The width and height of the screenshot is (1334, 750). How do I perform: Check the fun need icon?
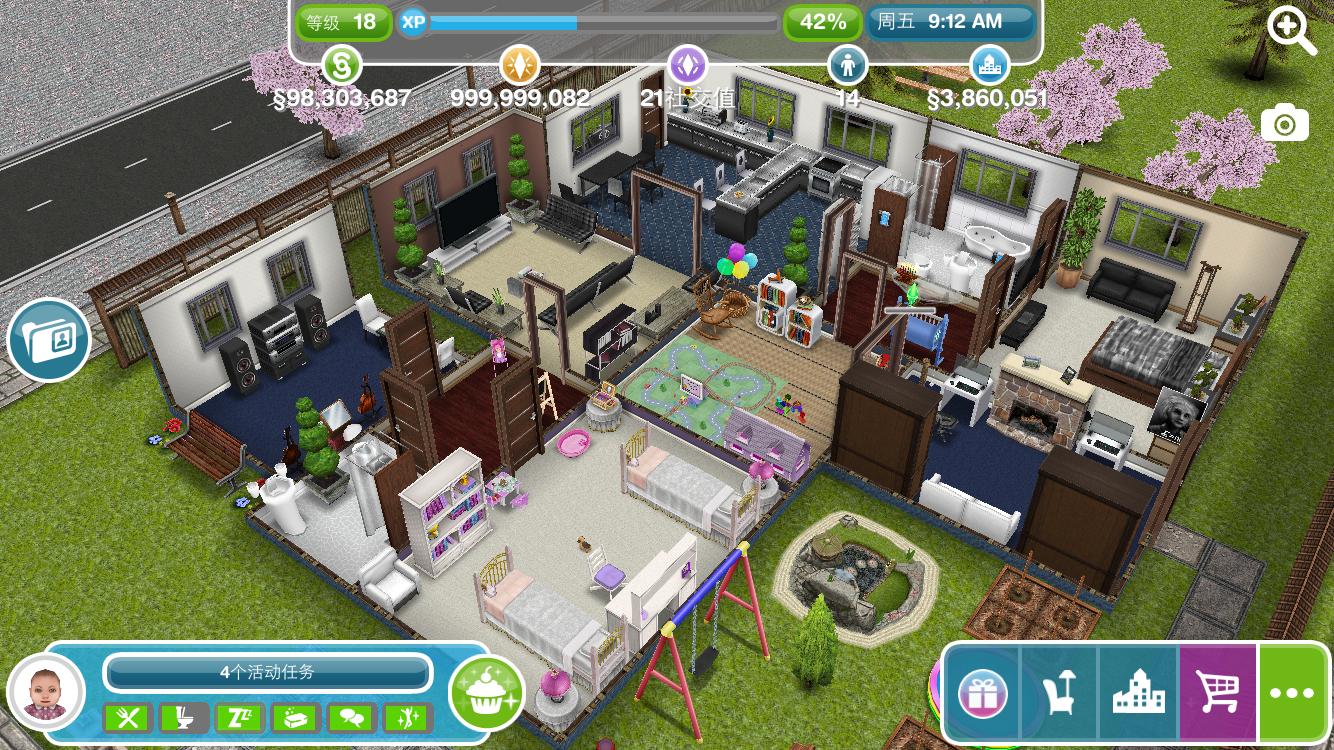pos(407,717)
